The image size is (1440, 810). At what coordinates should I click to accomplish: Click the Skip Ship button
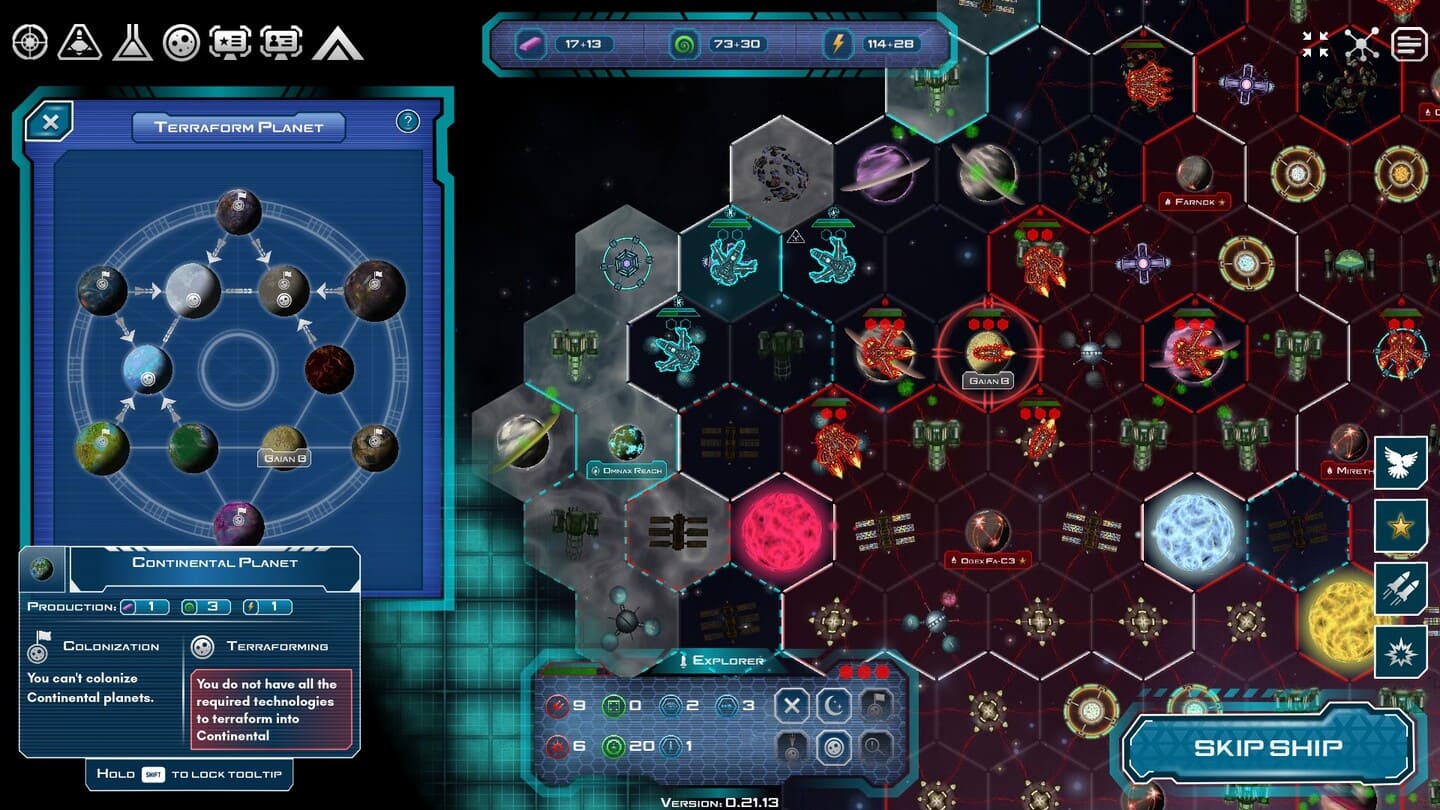1268,747
